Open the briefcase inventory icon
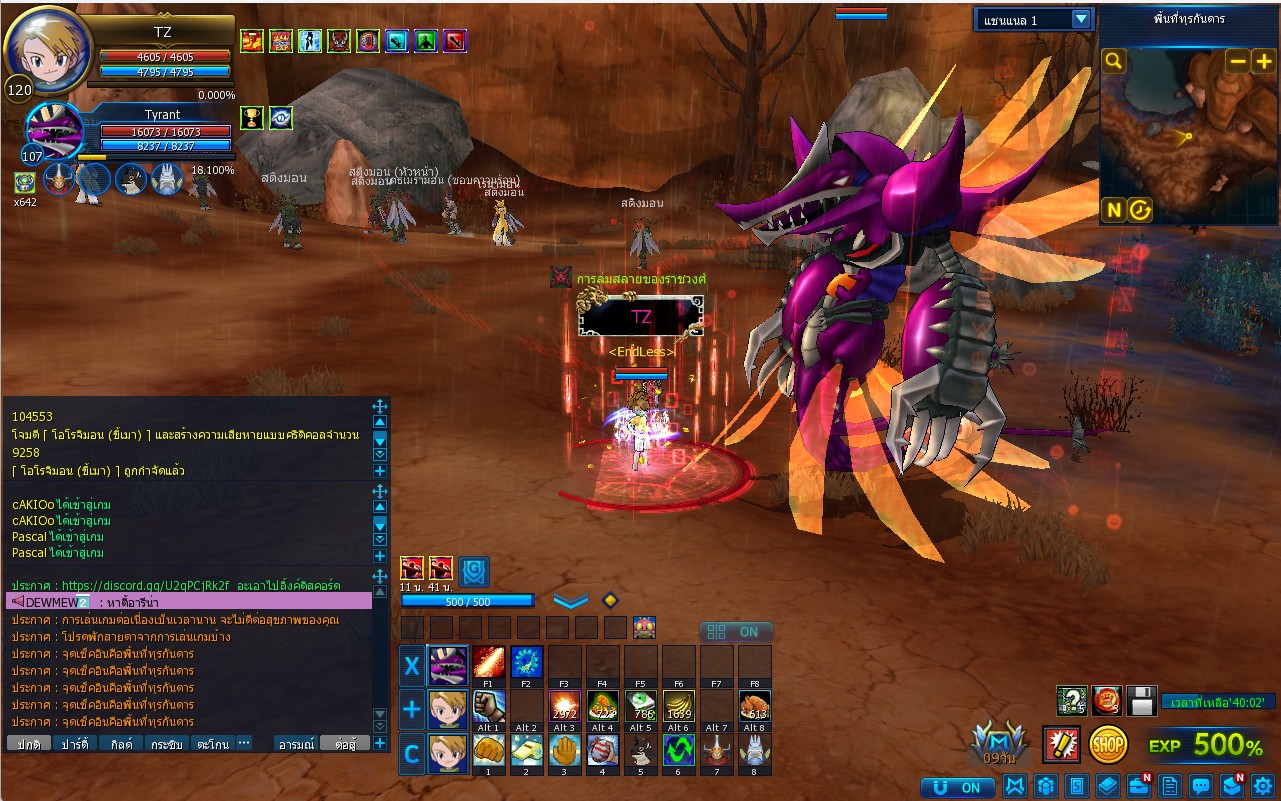Image resolution: width=1281 pixels, height=801 pixels. click(1139, 786)
